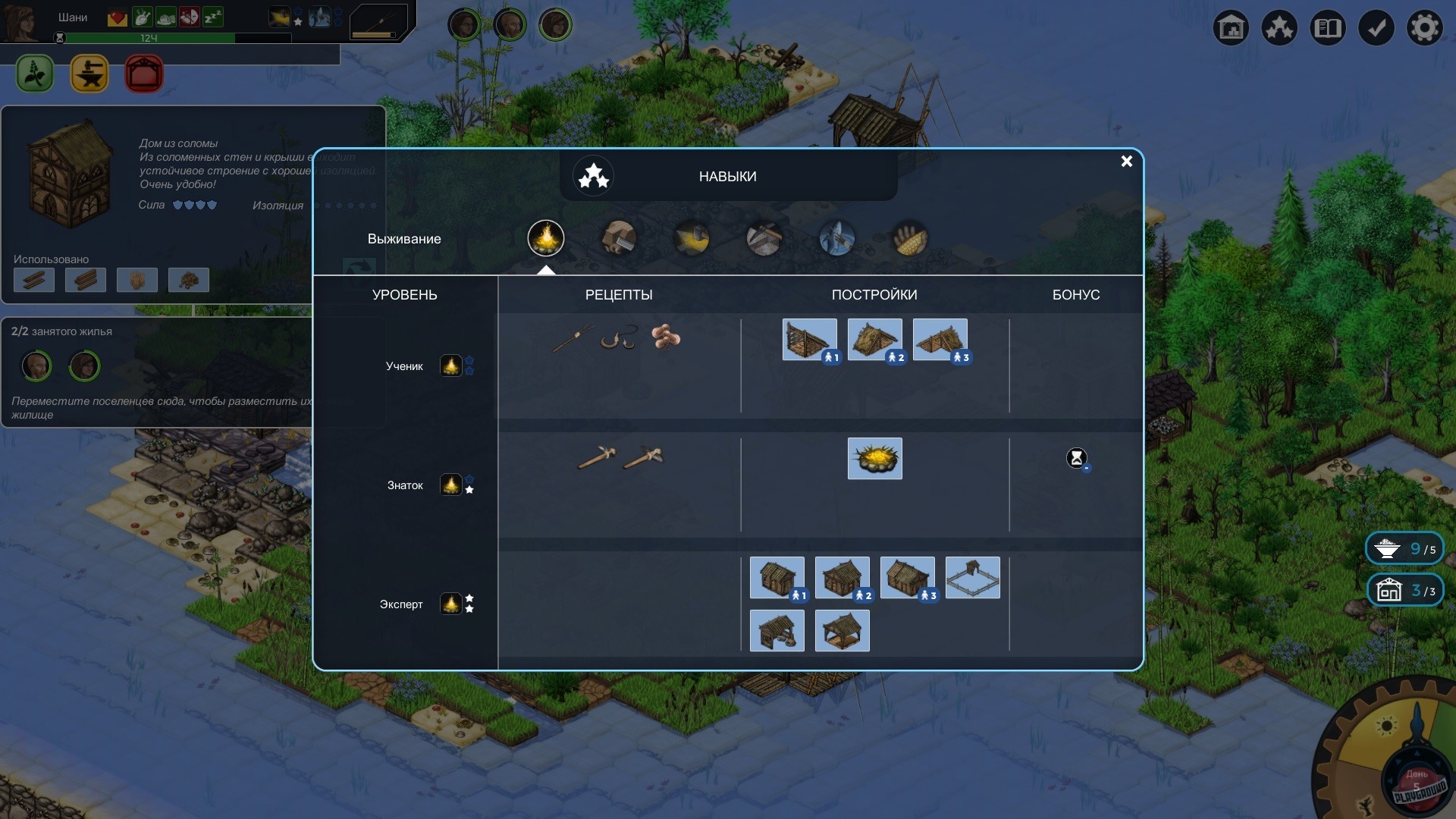1456x819 pixels.
Task: Close the НАВЫКИ window
Action: [x=1127, y=162]
